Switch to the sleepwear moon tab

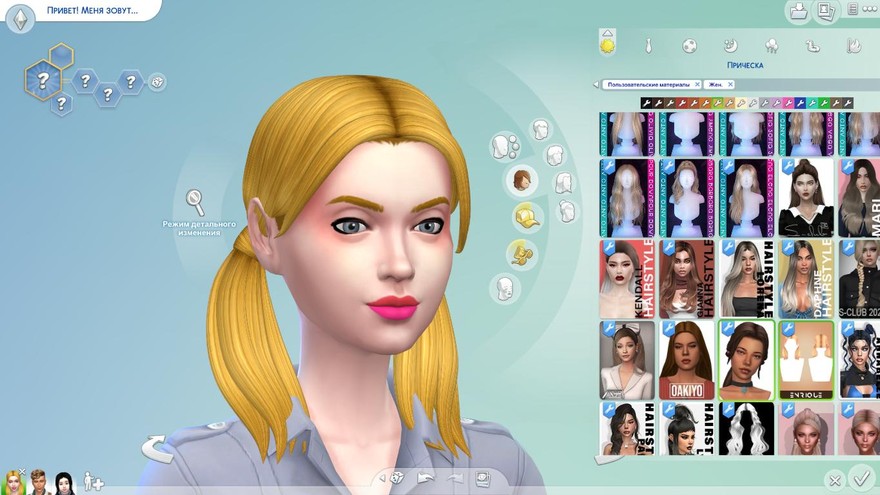(731, 45)
